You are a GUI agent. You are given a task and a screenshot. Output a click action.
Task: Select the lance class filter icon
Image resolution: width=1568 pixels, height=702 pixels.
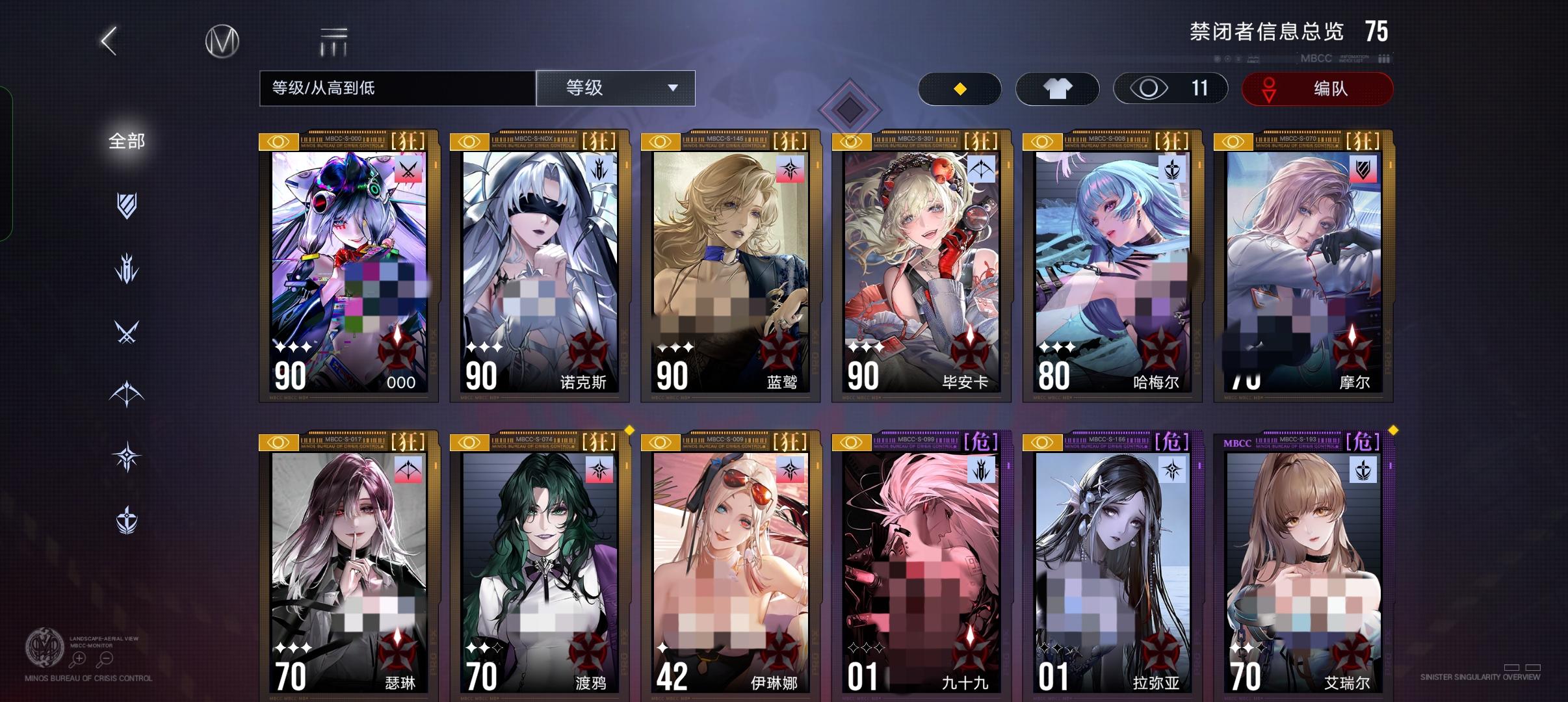[127, 266]
